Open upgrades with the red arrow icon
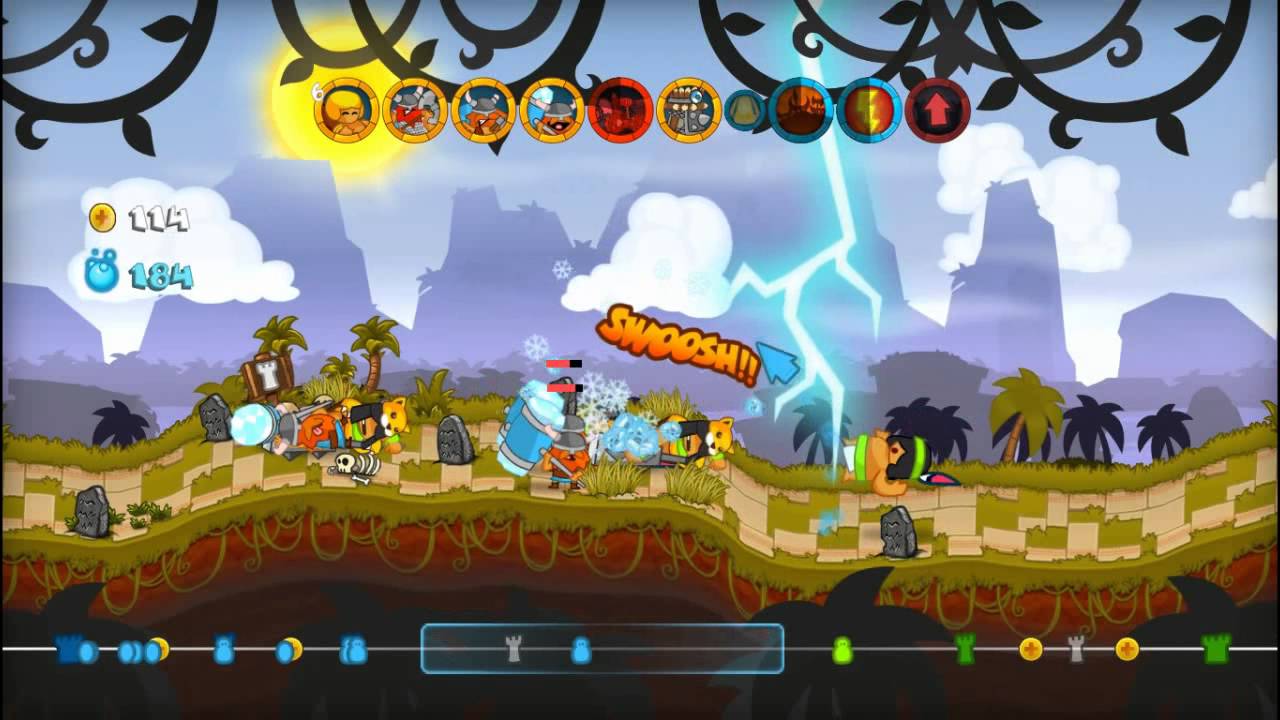Screen dimensions: 1280x720 (x=938, y=110)
